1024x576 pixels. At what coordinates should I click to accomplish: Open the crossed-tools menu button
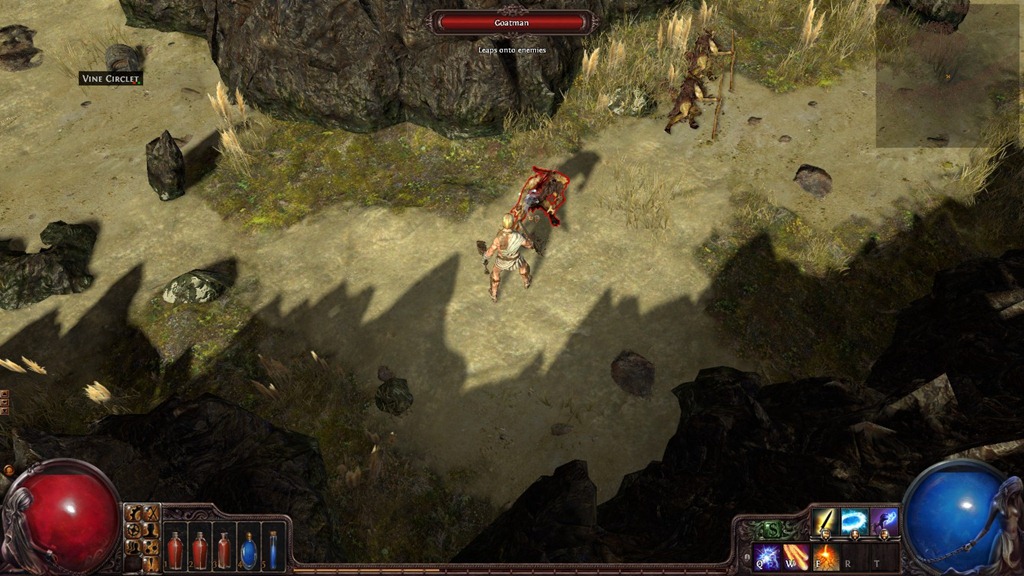pyautogui.click(x=150, y=513)
